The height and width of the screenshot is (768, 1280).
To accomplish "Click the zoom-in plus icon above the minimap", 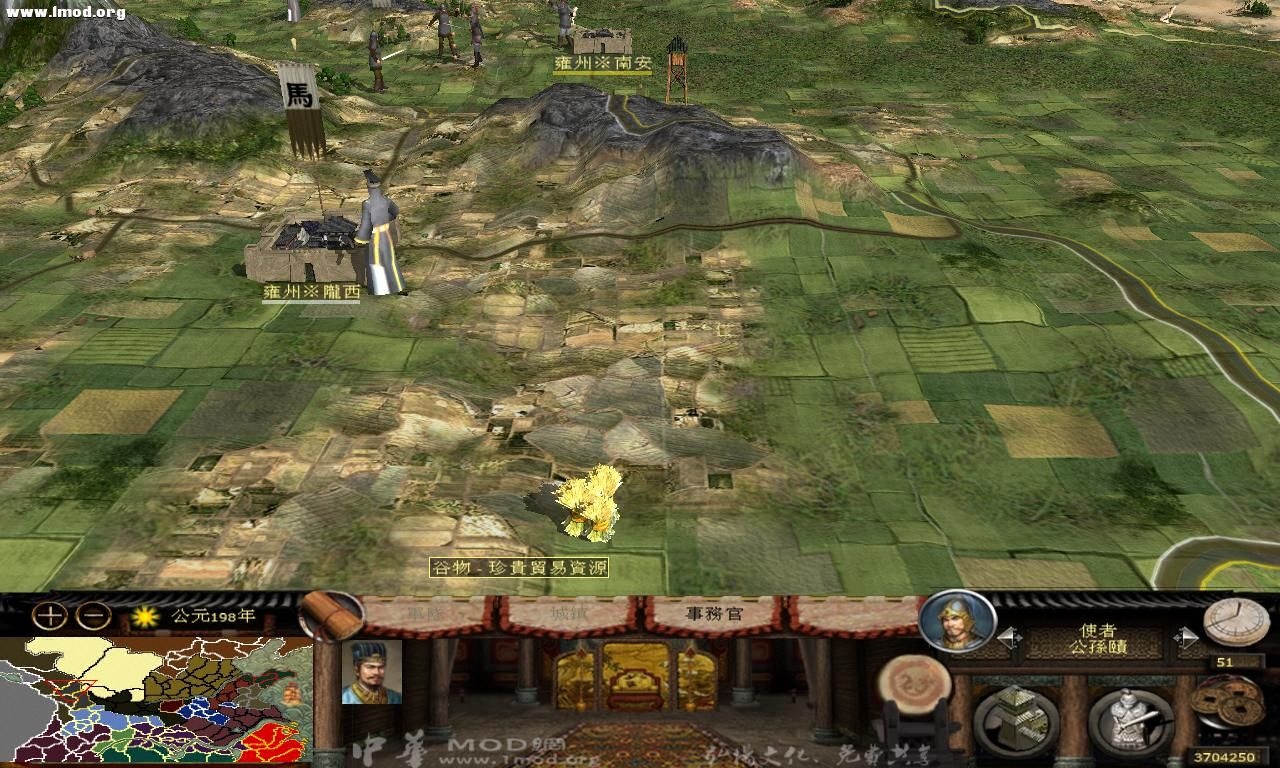I will (50, 616).
